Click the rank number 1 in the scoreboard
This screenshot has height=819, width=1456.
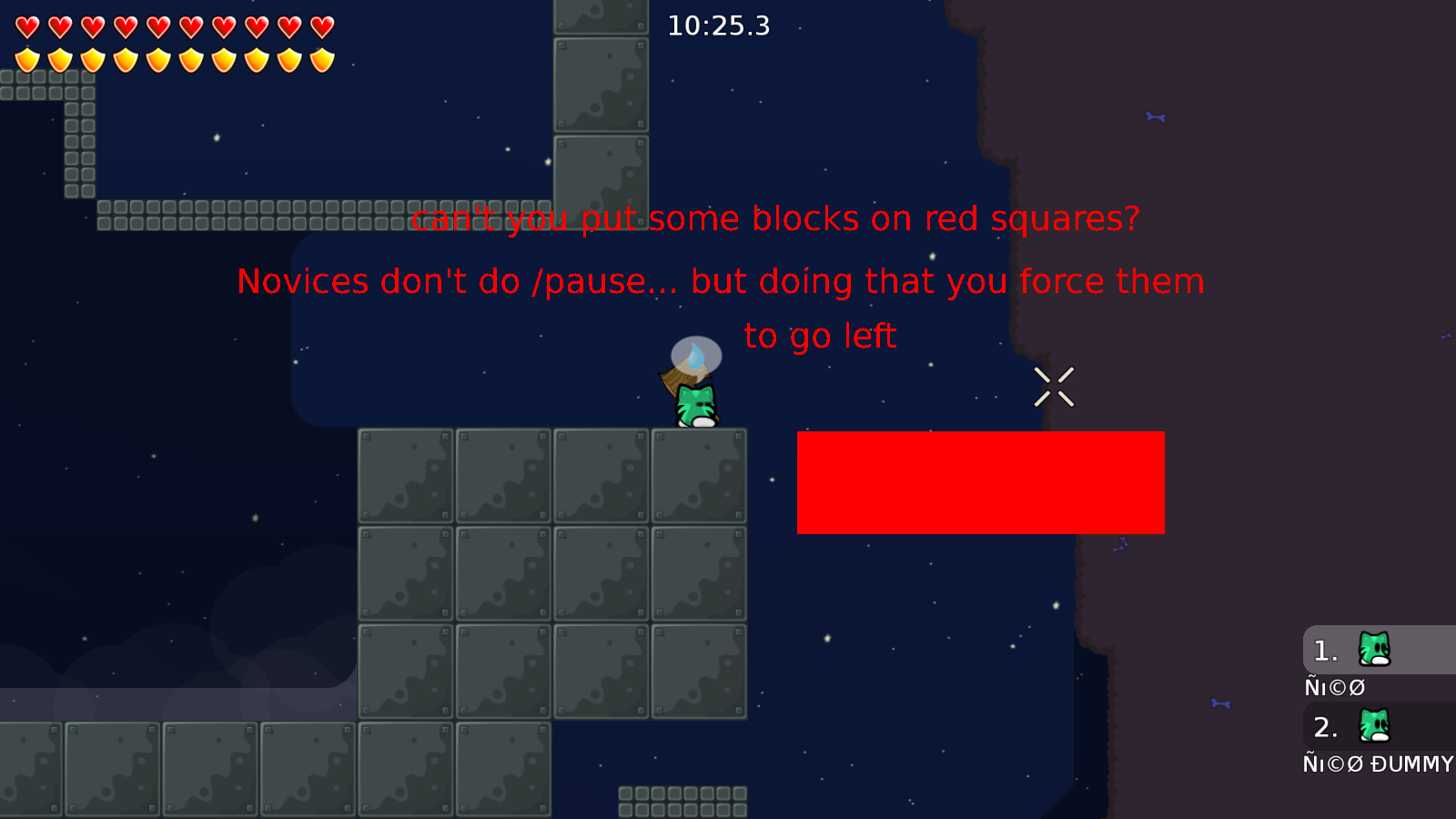pos(1324,650)
